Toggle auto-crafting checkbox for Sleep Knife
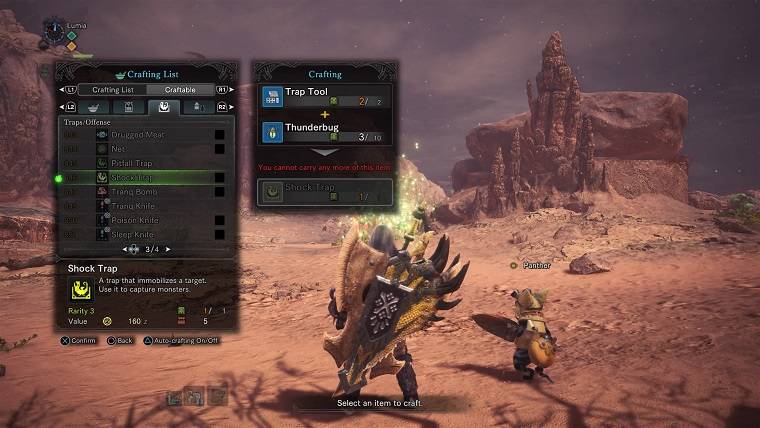This screenshot has height=428, width=760. (219, 233)
